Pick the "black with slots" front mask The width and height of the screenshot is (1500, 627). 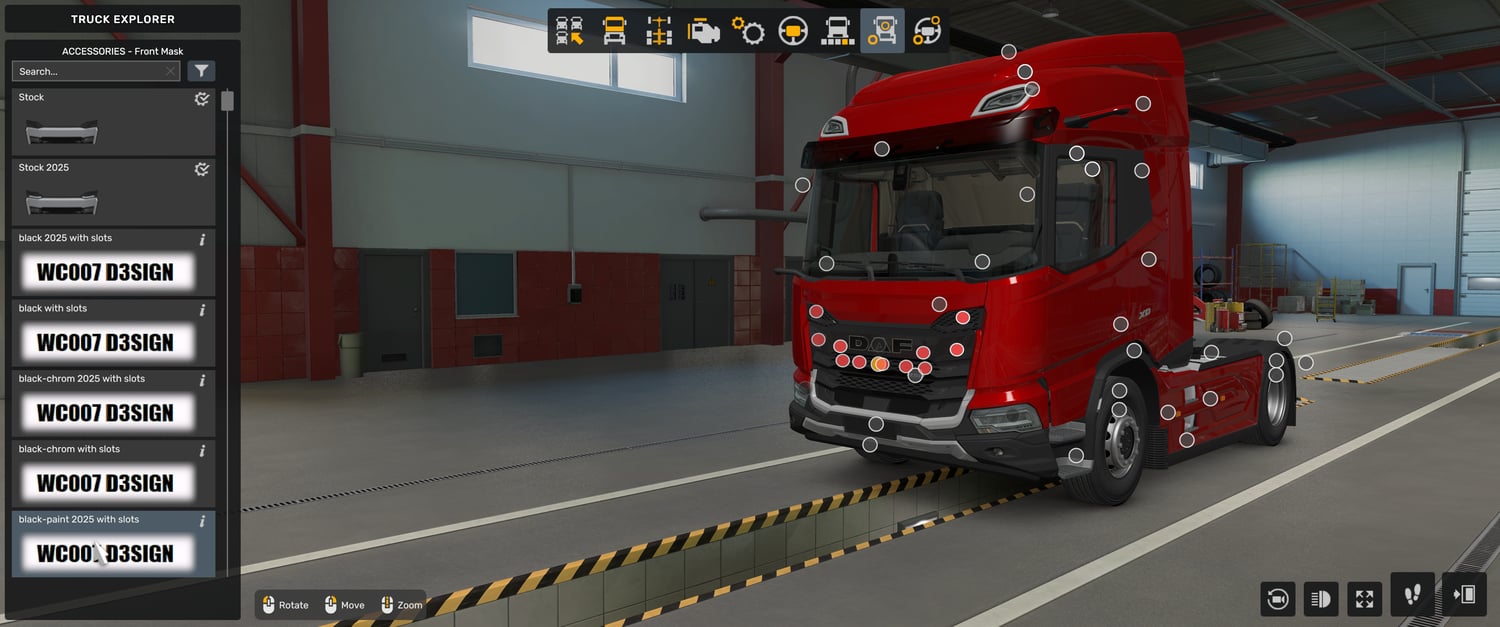113,333
